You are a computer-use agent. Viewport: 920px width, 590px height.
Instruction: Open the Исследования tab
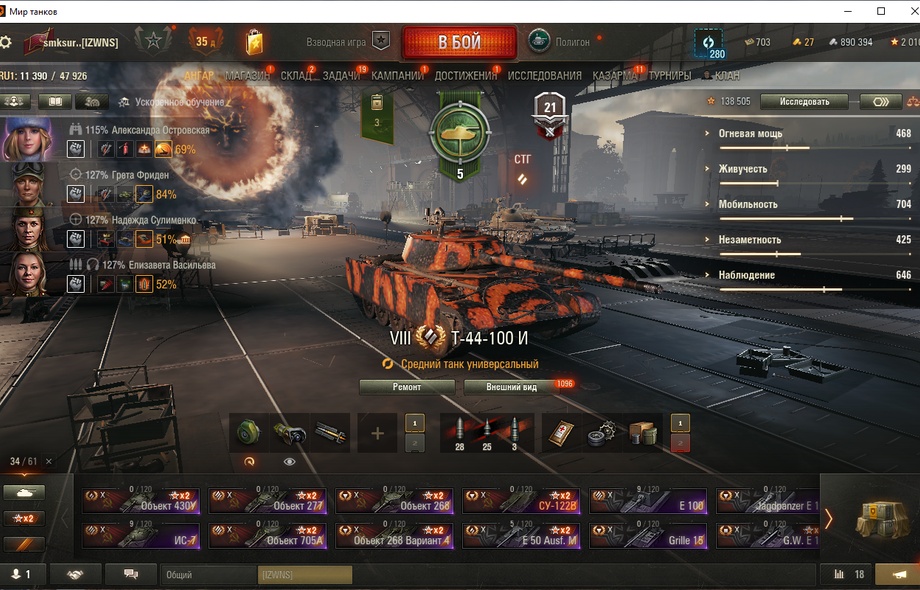coord(544,76)
